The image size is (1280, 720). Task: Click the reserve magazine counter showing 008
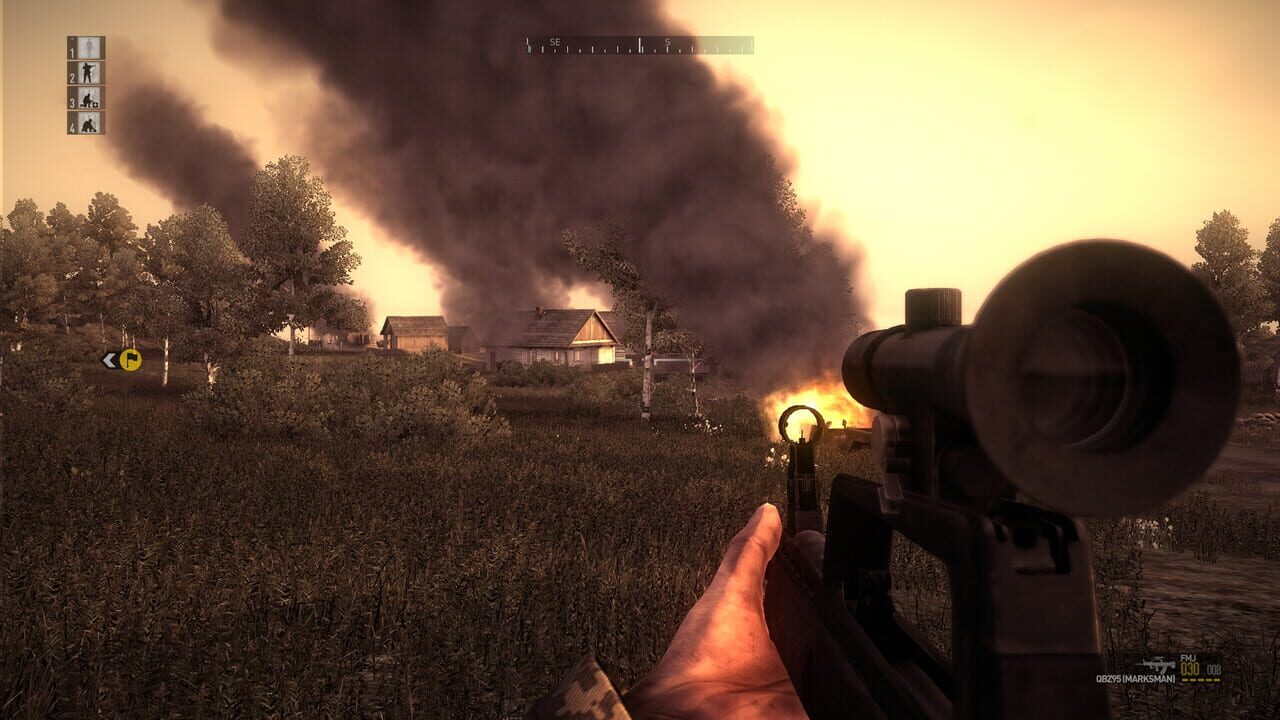point(1213,670)
